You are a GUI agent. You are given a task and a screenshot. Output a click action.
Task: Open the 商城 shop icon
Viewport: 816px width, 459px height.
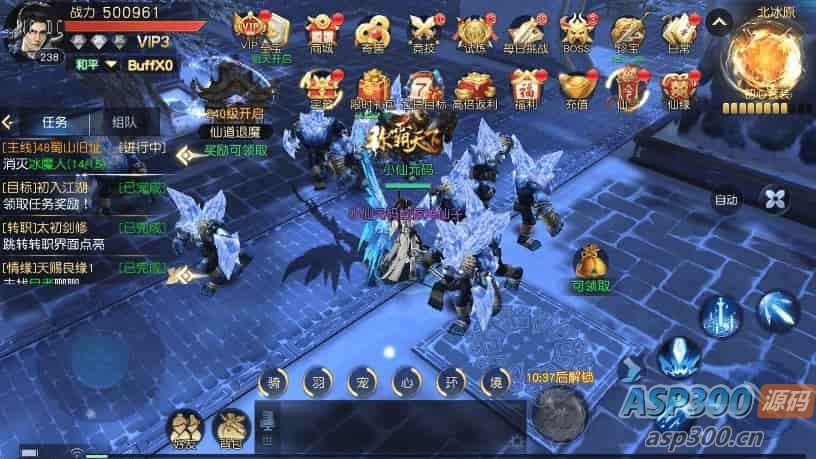coord(322,31)
